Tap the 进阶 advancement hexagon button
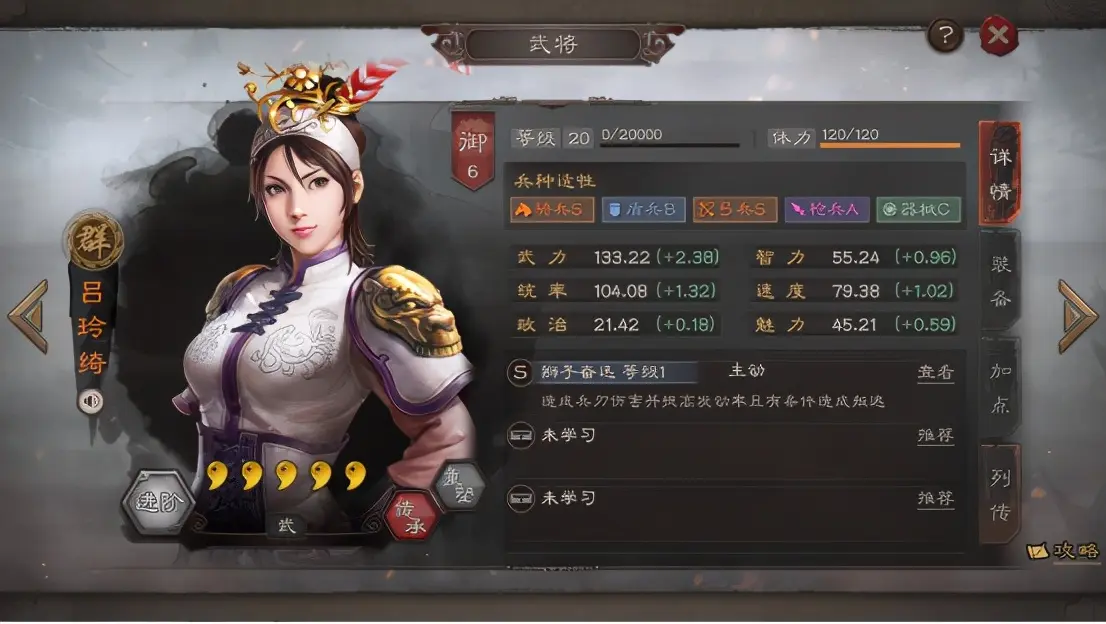The height and width of the screenshot is (624, 1106). 157,502
